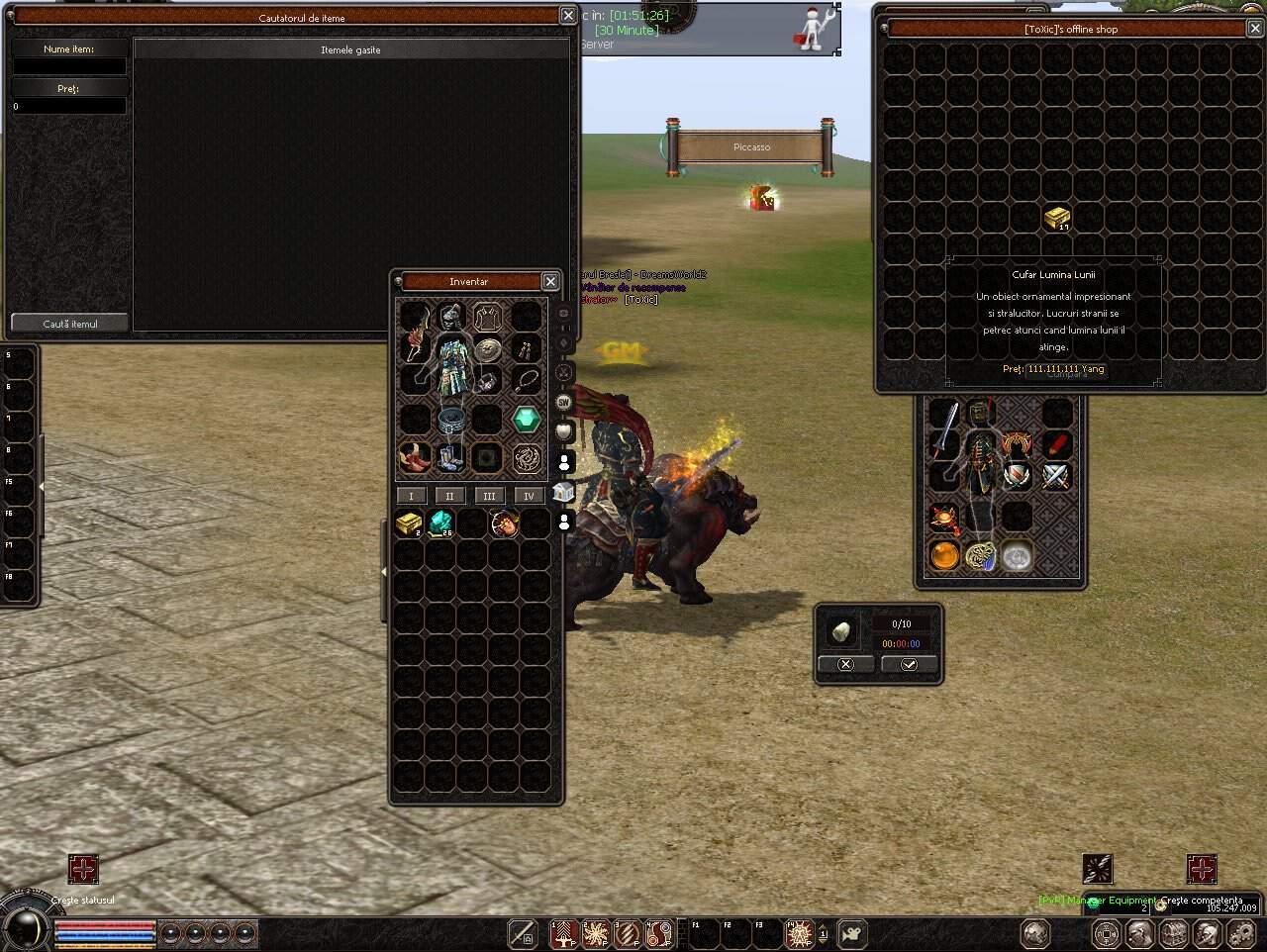Click the Nume item input field
The width and height of the screenshot is (1267, 952).
point(67,65)
